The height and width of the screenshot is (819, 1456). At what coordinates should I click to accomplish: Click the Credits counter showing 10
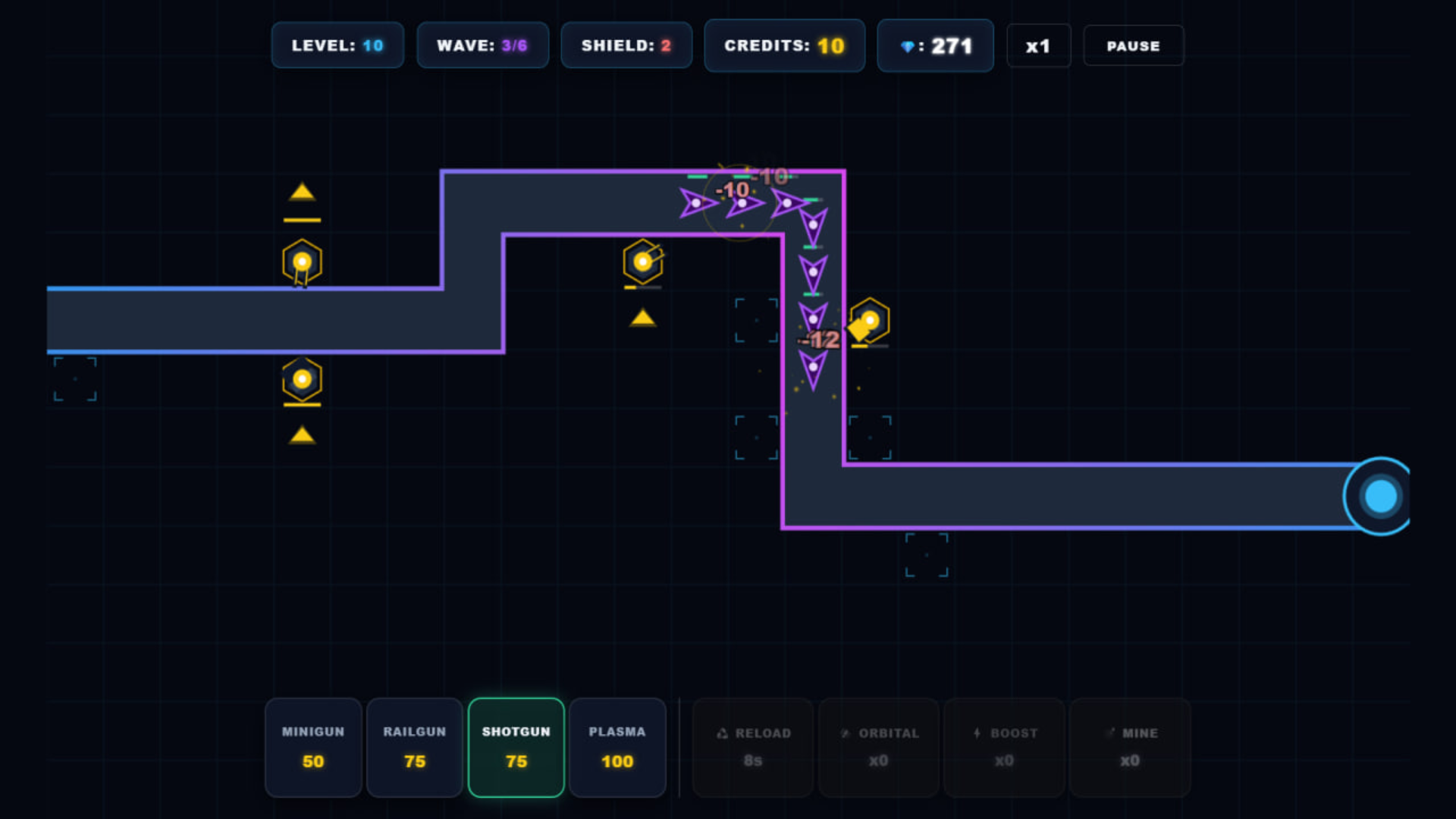pyautogui.click(x=784, y=45)
